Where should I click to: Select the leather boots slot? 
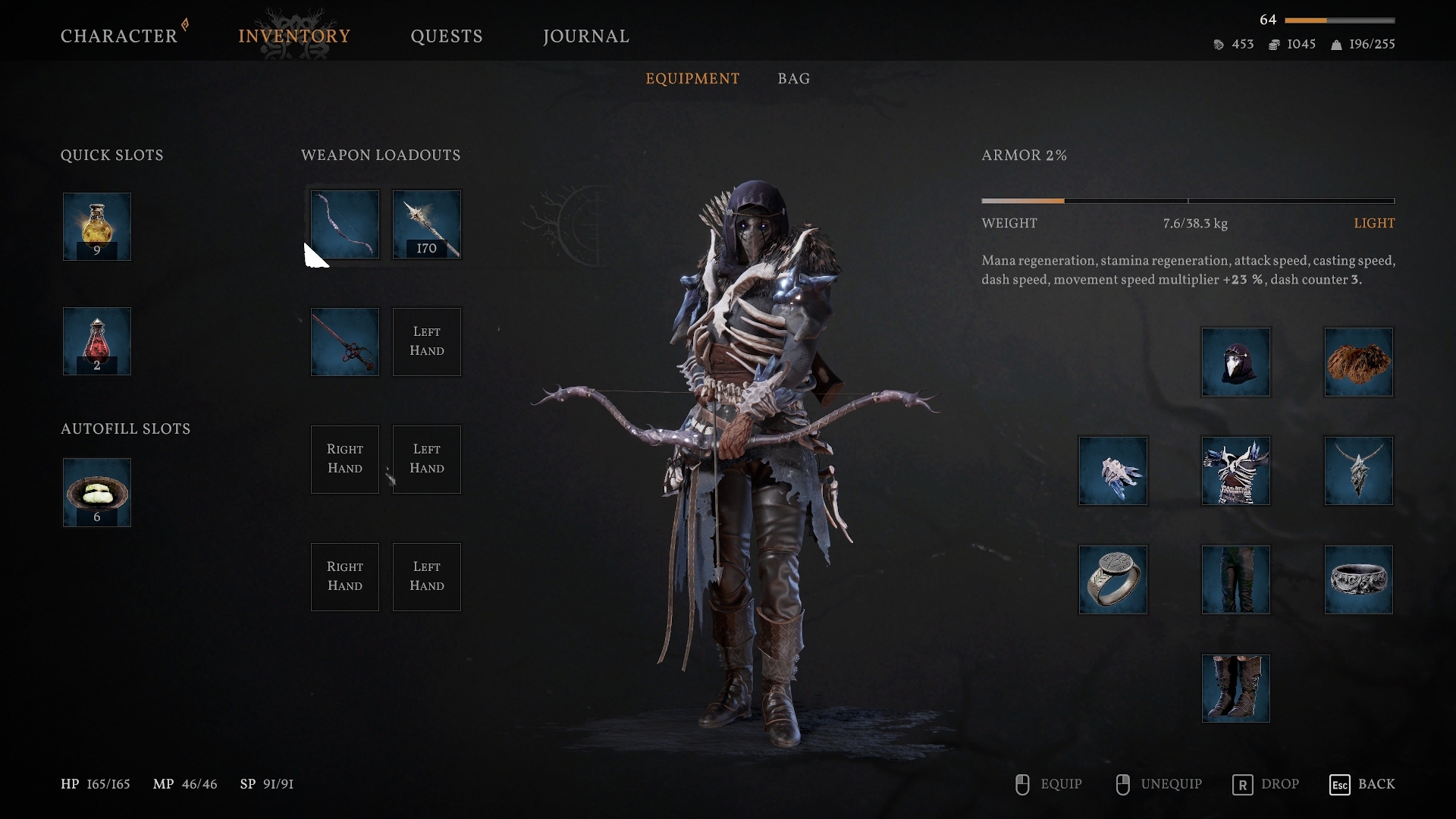[x=1236, y=689]
